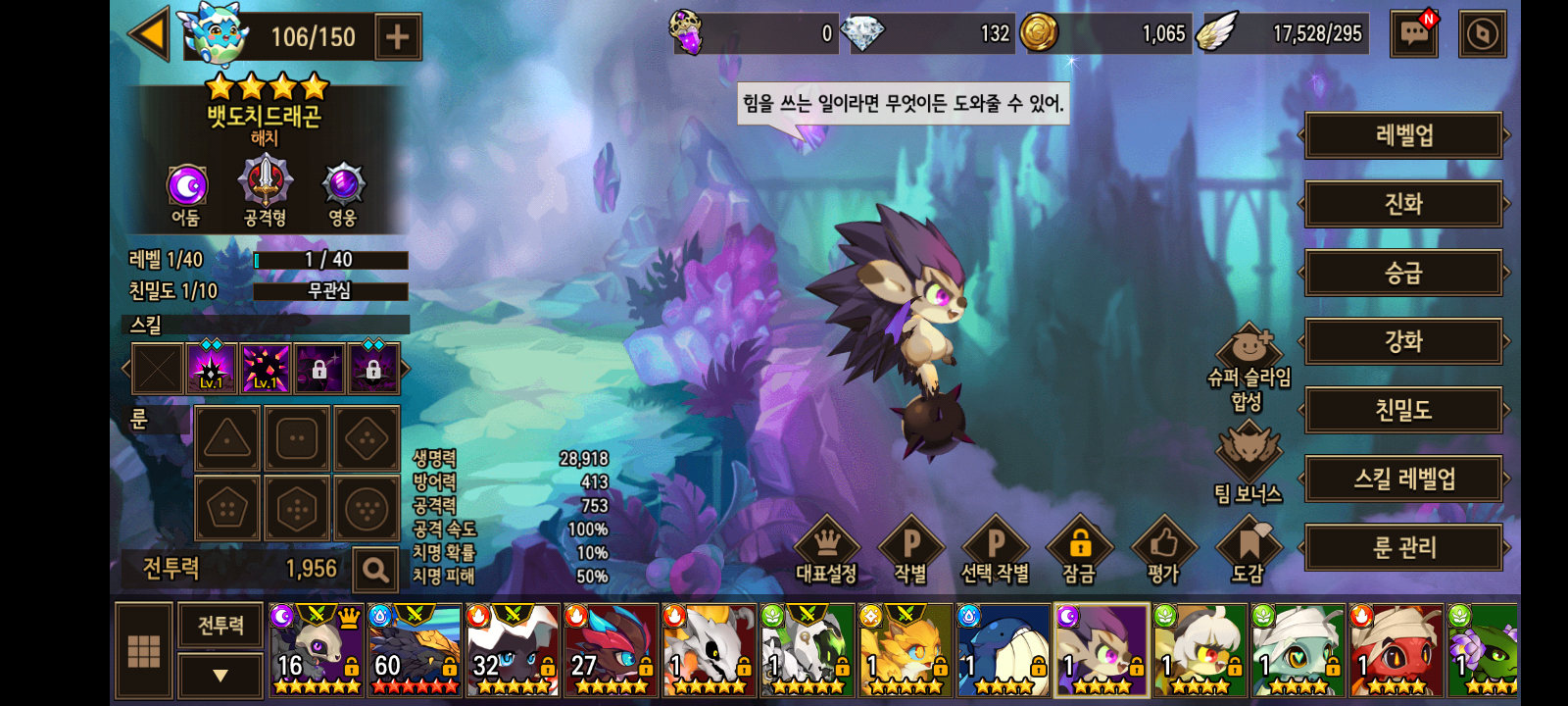Switch roster to grid view
The image size is (1568, 706).
pyautogui.click(x=144, y=651)
